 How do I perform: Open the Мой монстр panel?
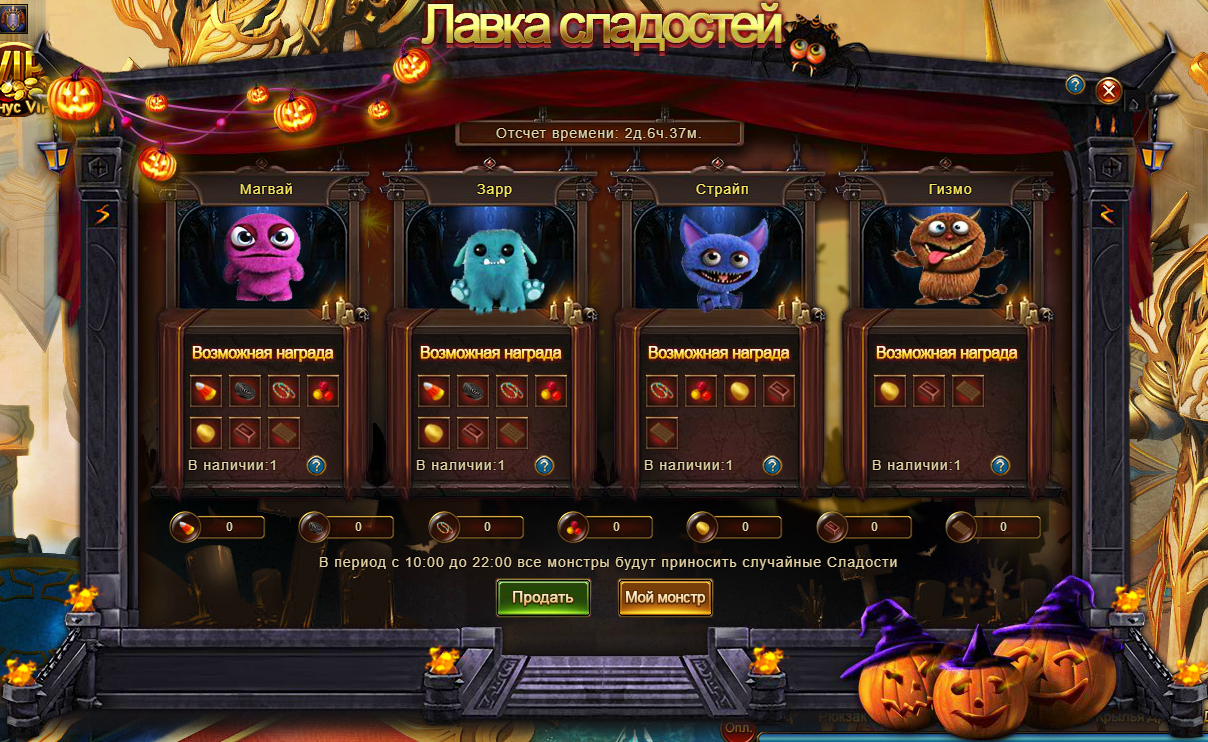pos(665,597)
